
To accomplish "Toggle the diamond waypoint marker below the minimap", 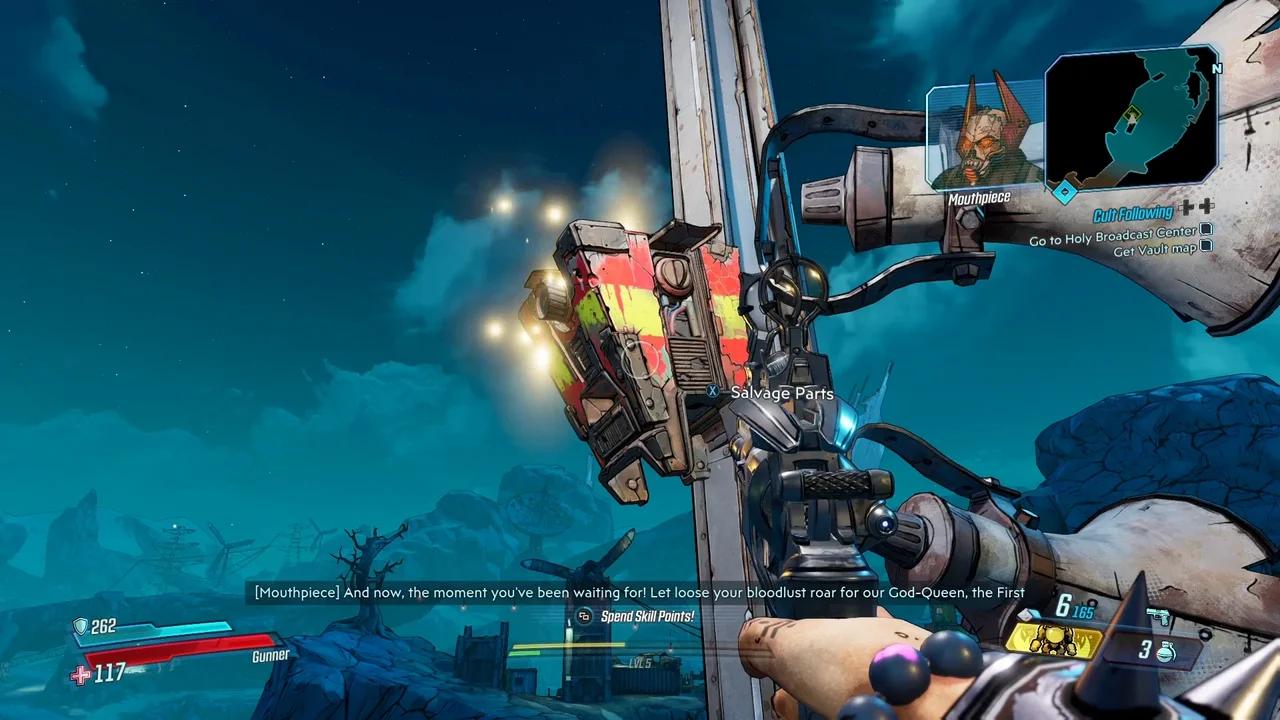I will 1063,190.
